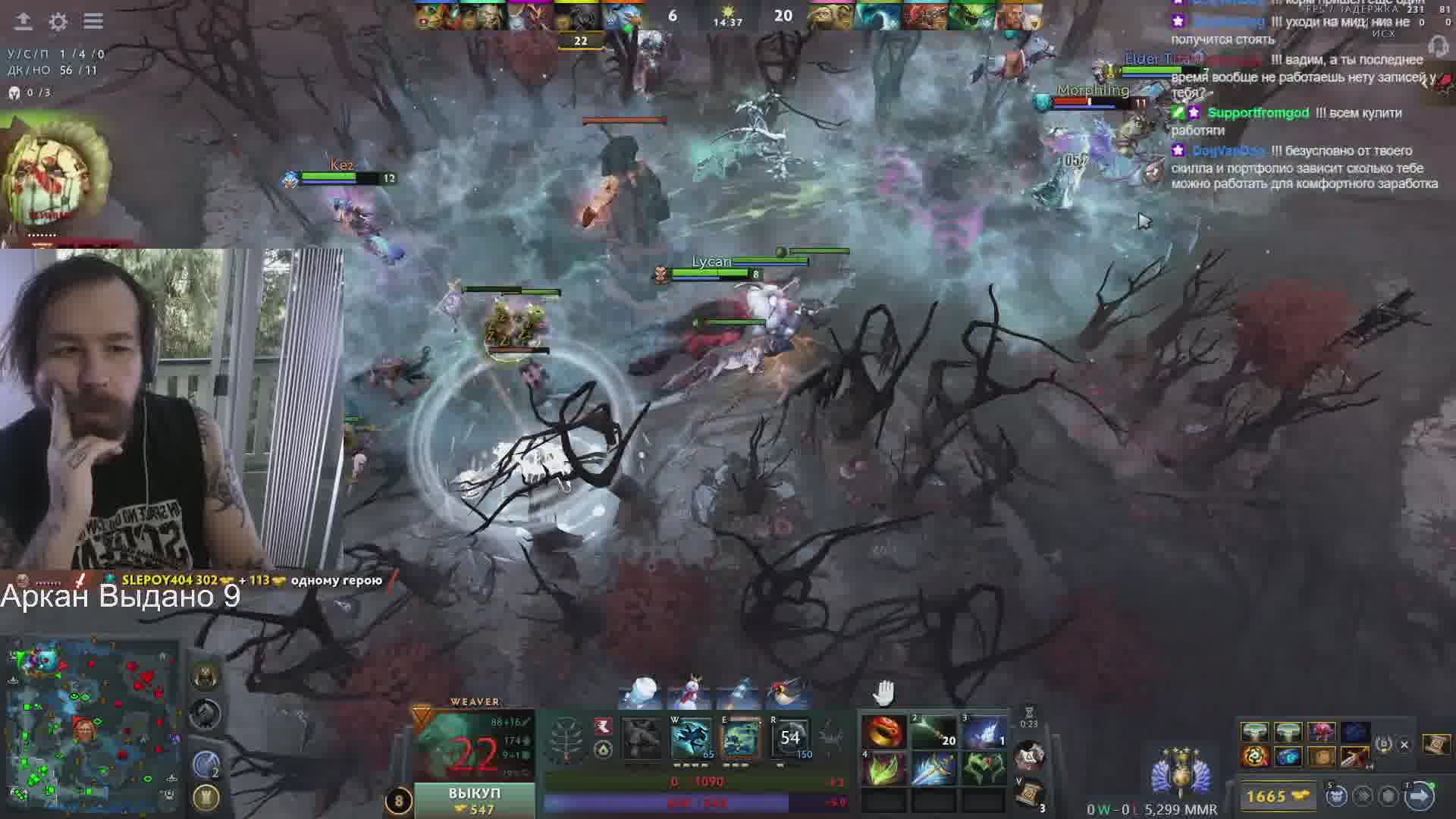
Task: Use the orange ring item in inventory
Action: tap(883, 733)
